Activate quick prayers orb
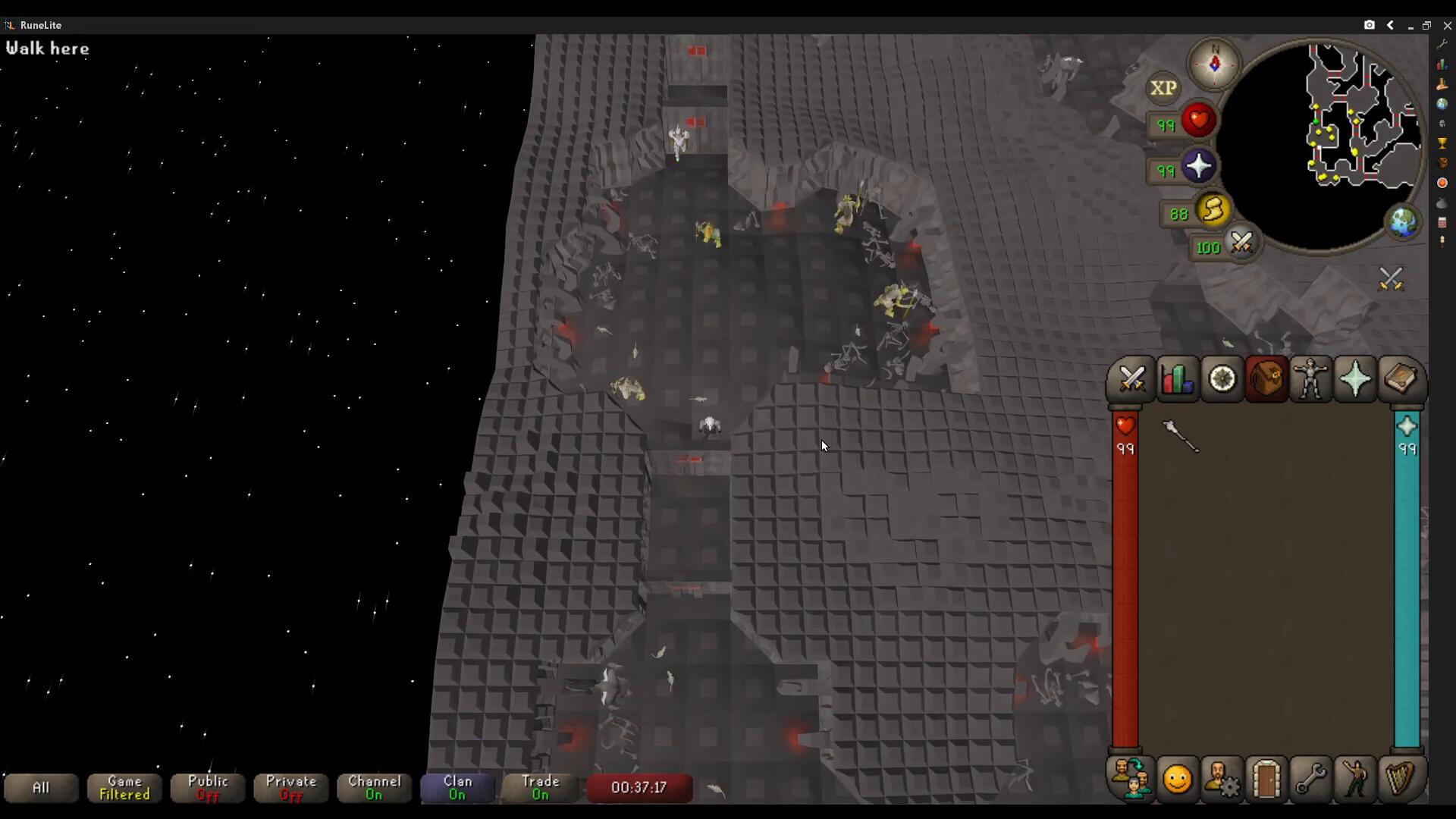This screenshot has width=1456, height=819. (1198, 167)
